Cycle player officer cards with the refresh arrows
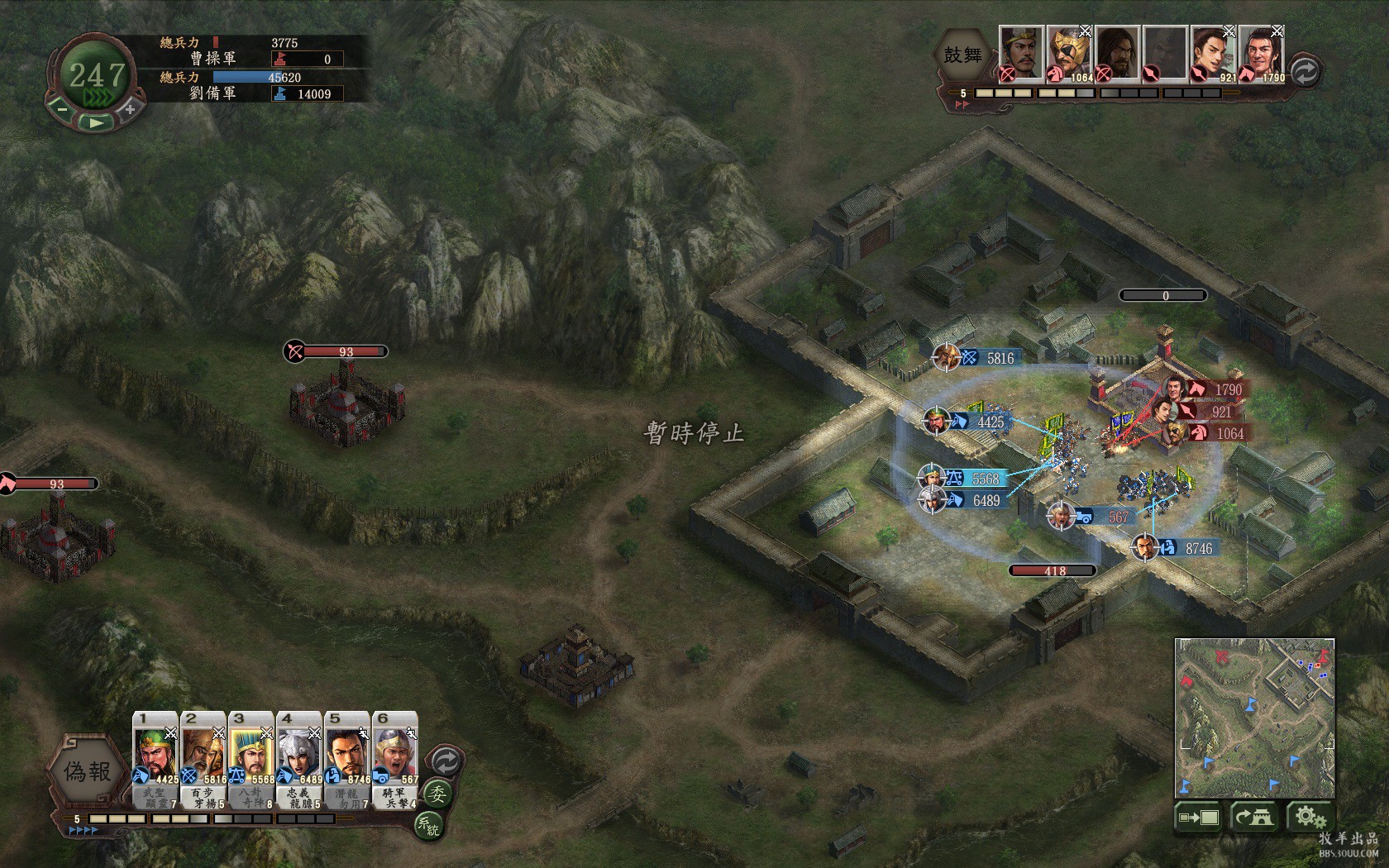Image resolution: width=1389 pixels, height=868 pixels. point(445,760)
